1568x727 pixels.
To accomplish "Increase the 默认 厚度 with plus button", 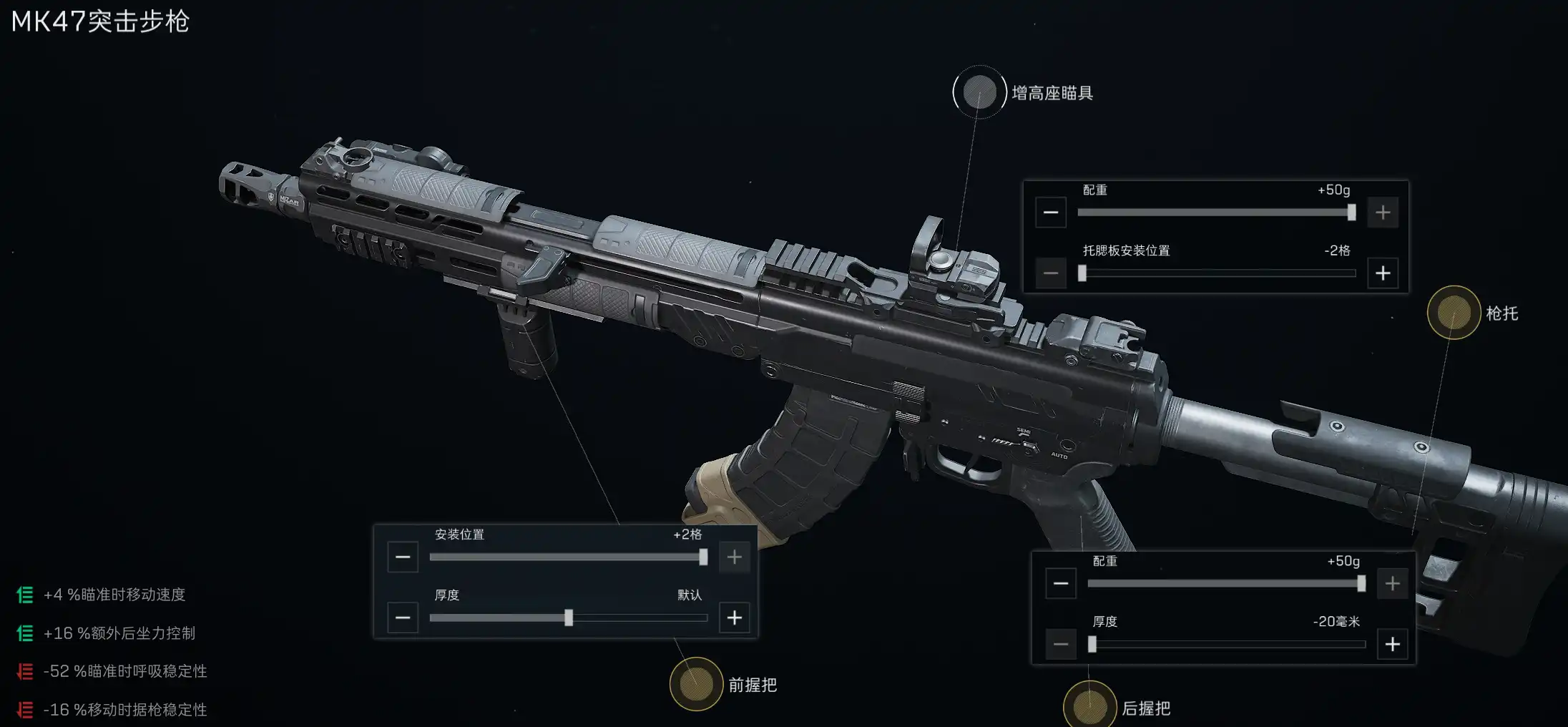I will 735,618.
